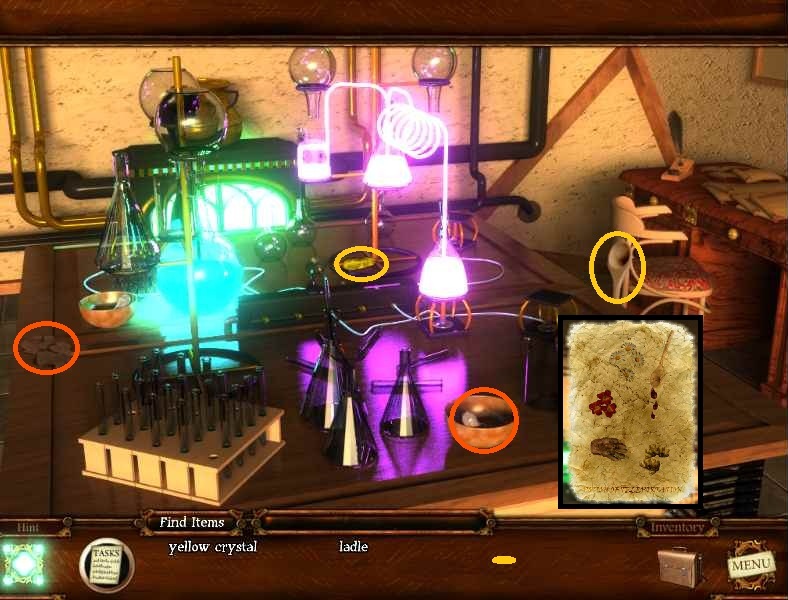Open the game MENU
The image size is (788, 600).
(750, 564)
